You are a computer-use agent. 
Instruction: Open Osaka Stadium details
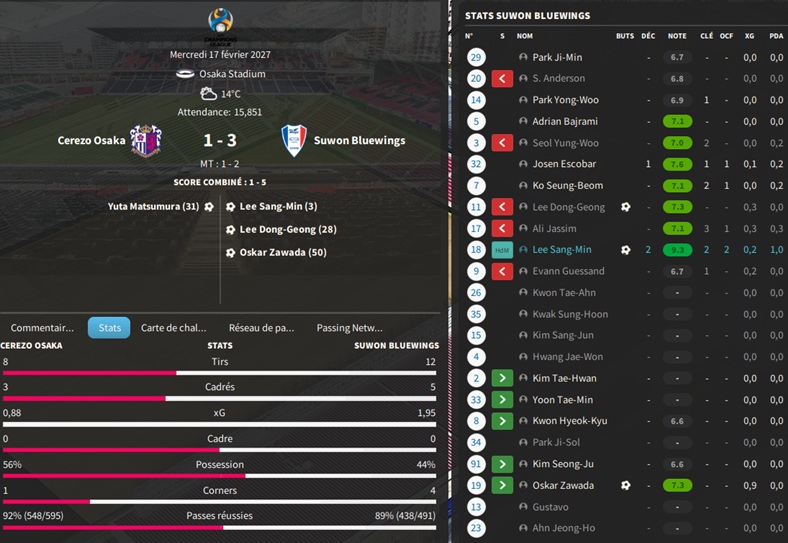230,74
